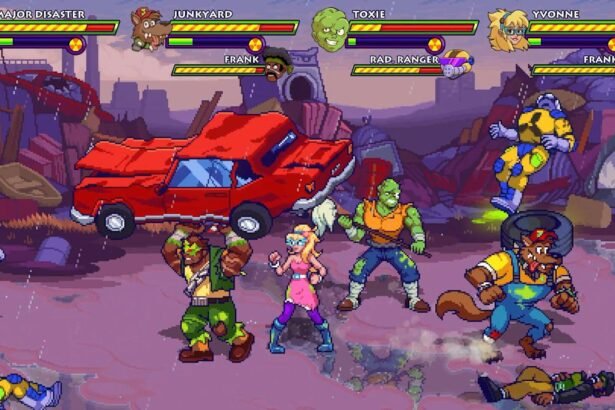The height and width of the screenshot is (410, 615).
Task: Select Junkyard's dog portrait
Action: click(149, 31)
